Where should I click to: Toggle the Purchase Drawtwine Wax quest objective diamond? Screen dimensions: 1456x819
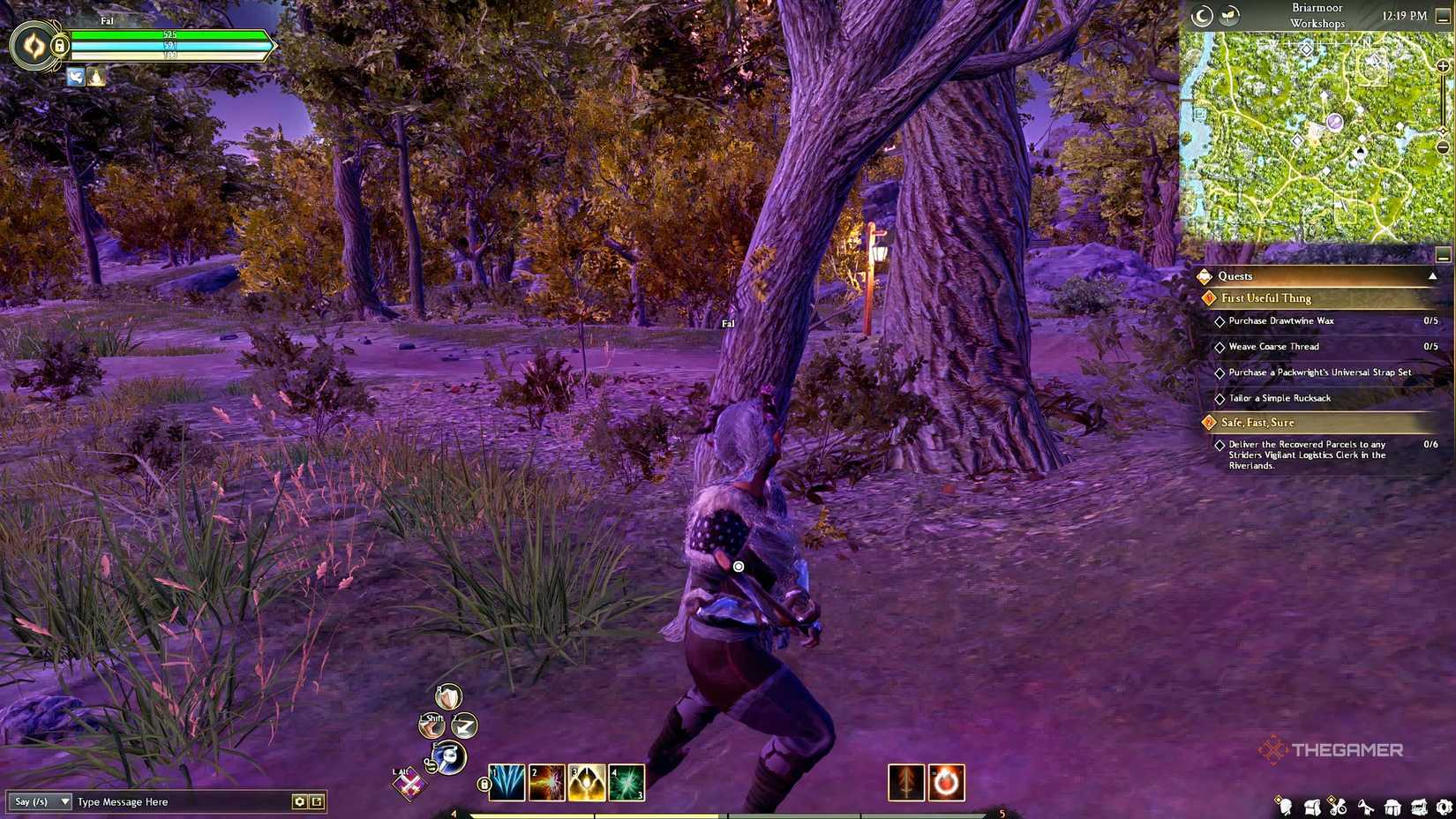(x=1220, y=321)
